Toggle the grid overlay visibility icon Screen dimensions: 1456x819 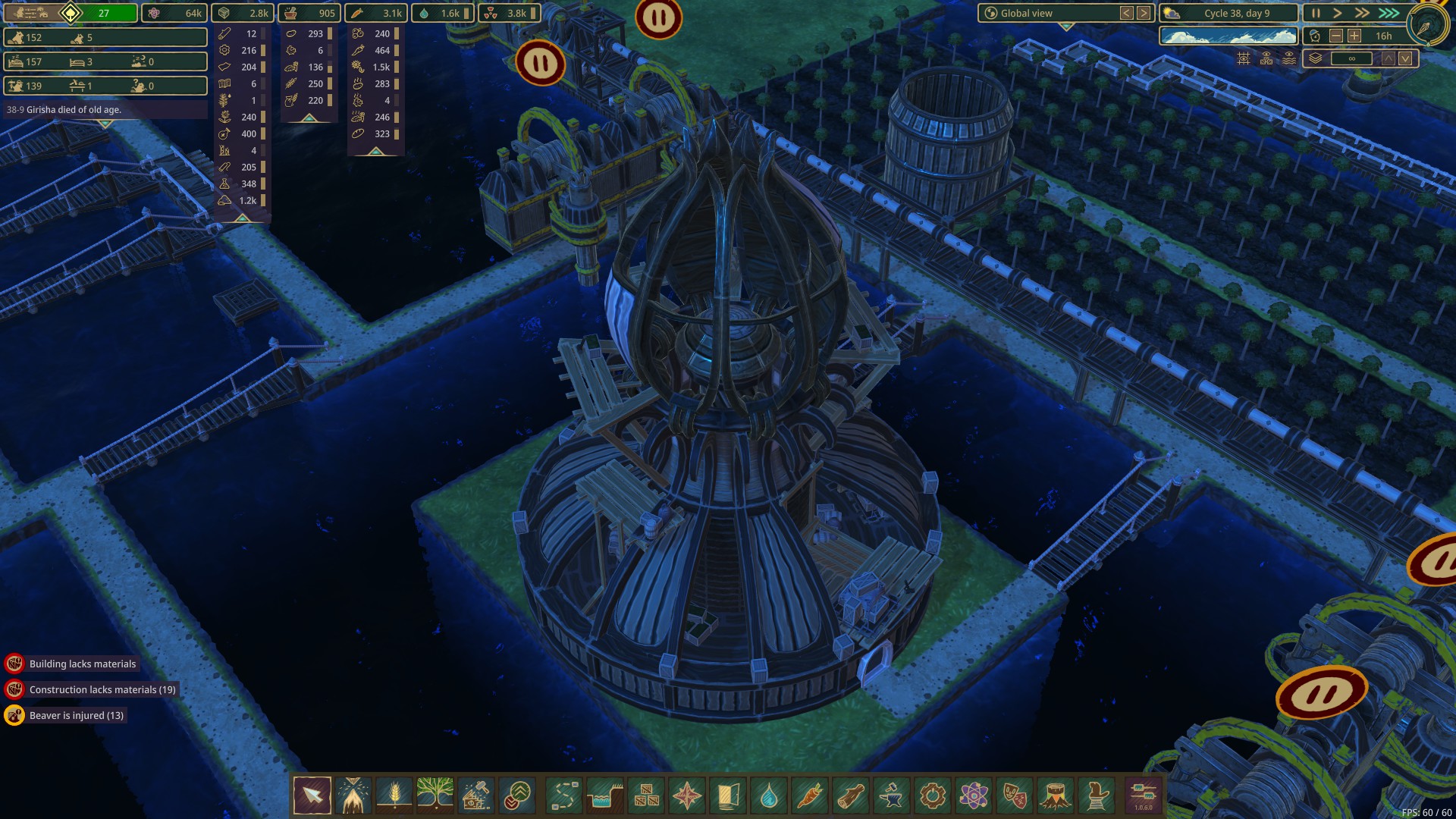click(x=1244, y=58)
